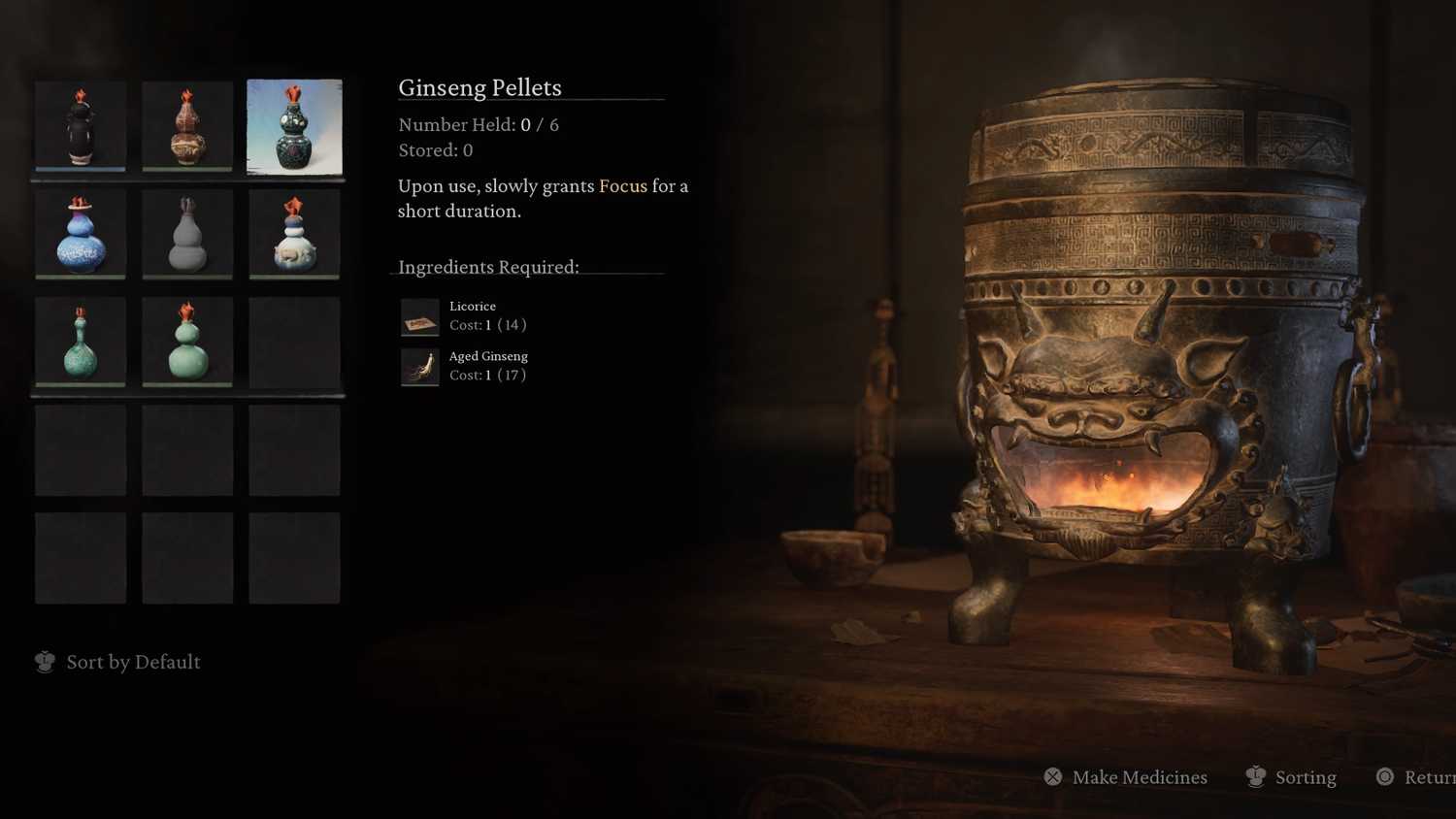Pick the blue speckled gourd medicine
The width and height of the screenshot is (1456, 819).
(81, 234)
